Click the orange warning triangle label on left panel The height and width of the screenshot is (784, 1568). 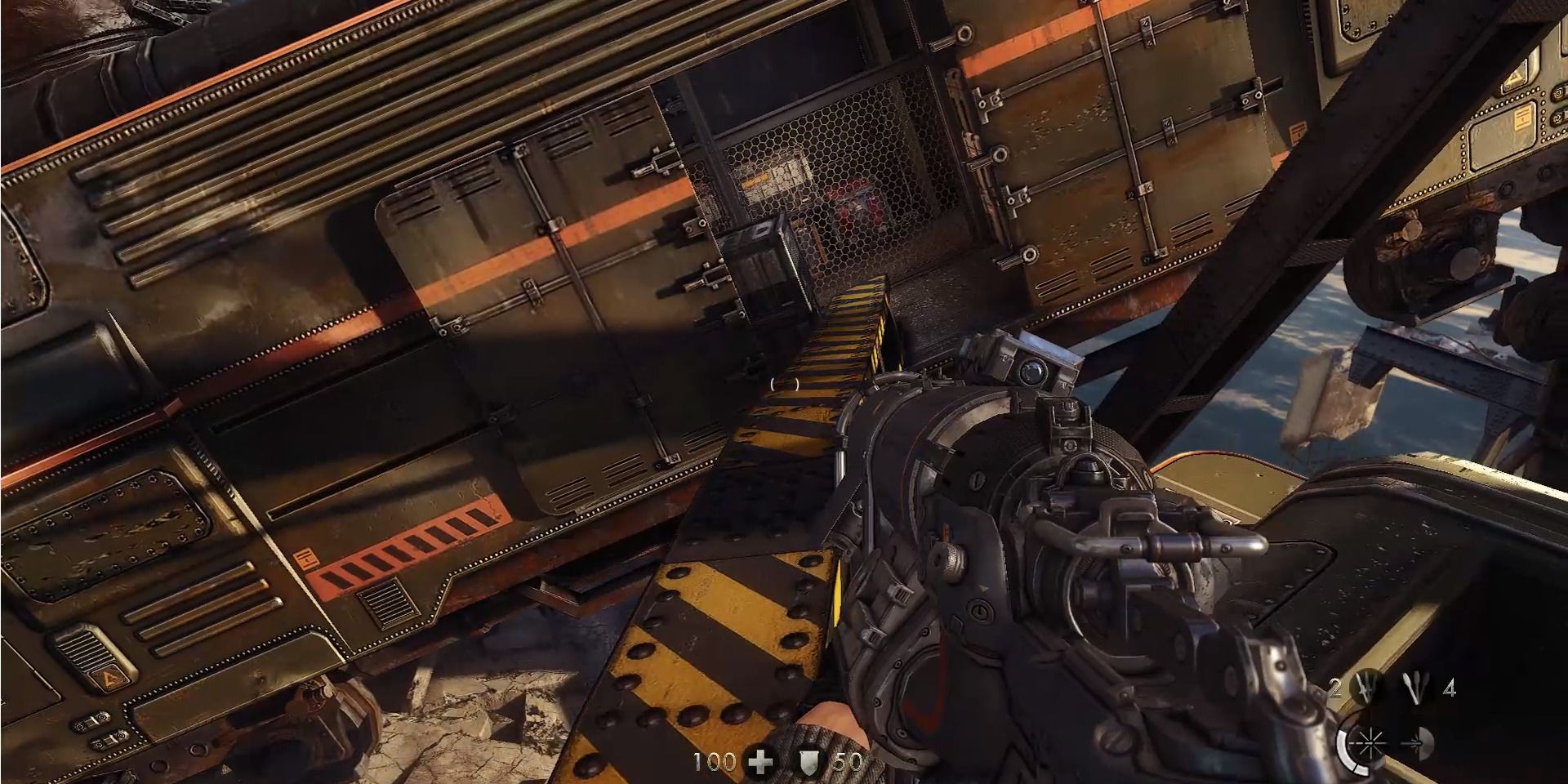(109, 678)
